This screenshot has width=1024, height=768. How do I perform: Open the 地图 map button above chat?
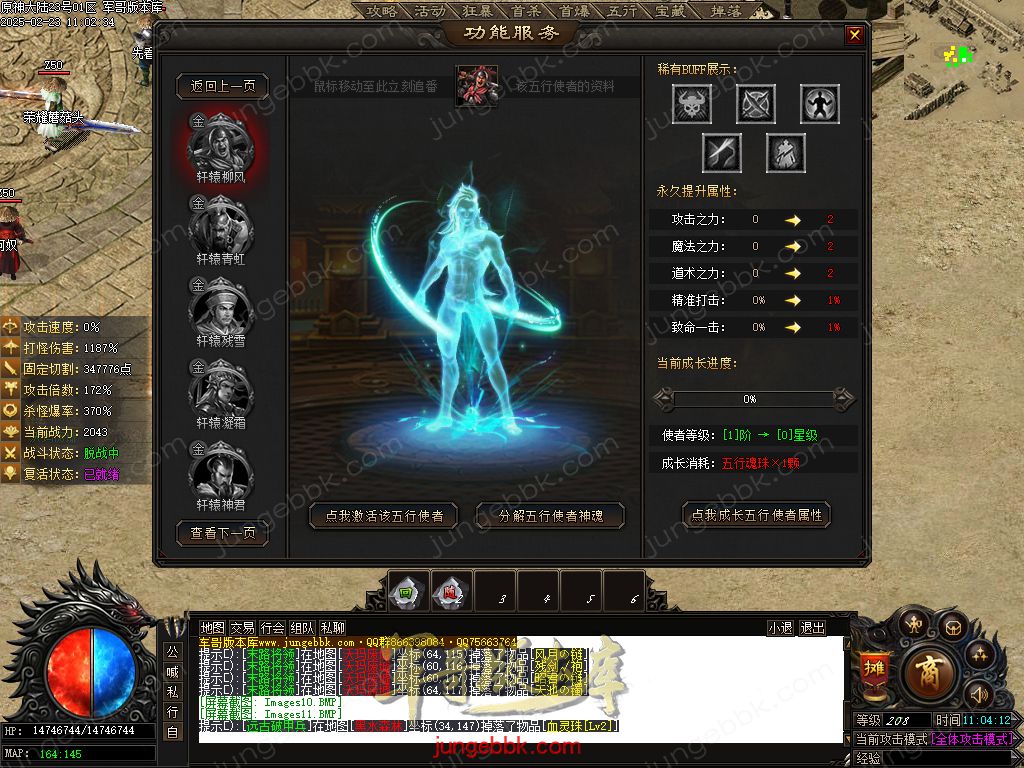coord(213,627)
